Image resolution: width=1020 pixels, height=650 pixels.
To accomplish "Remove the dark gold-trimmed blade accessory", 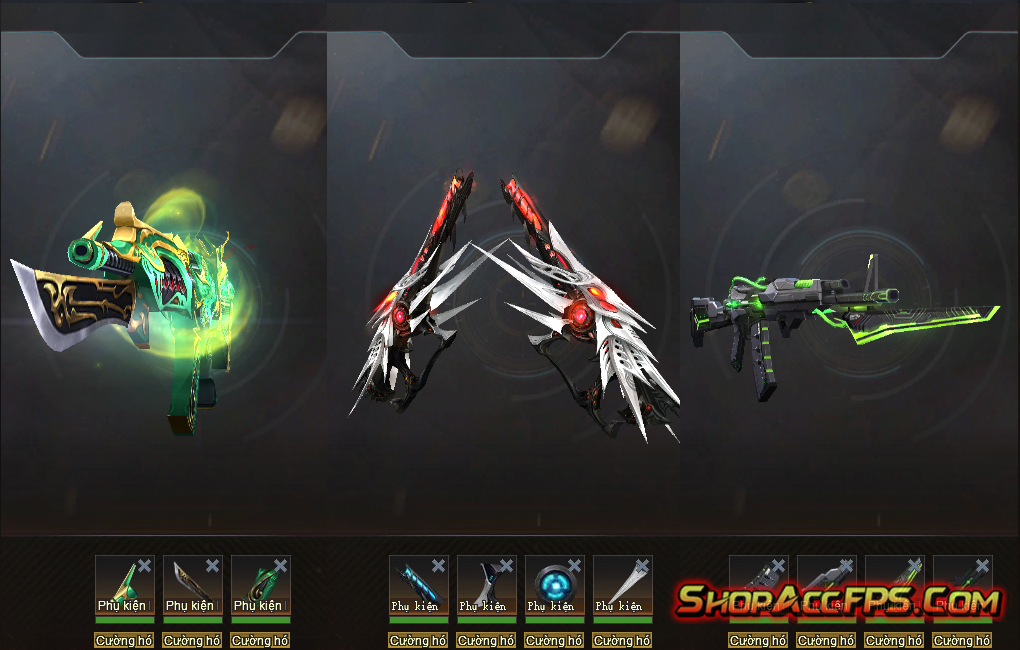I will click(x=213, y=566).
